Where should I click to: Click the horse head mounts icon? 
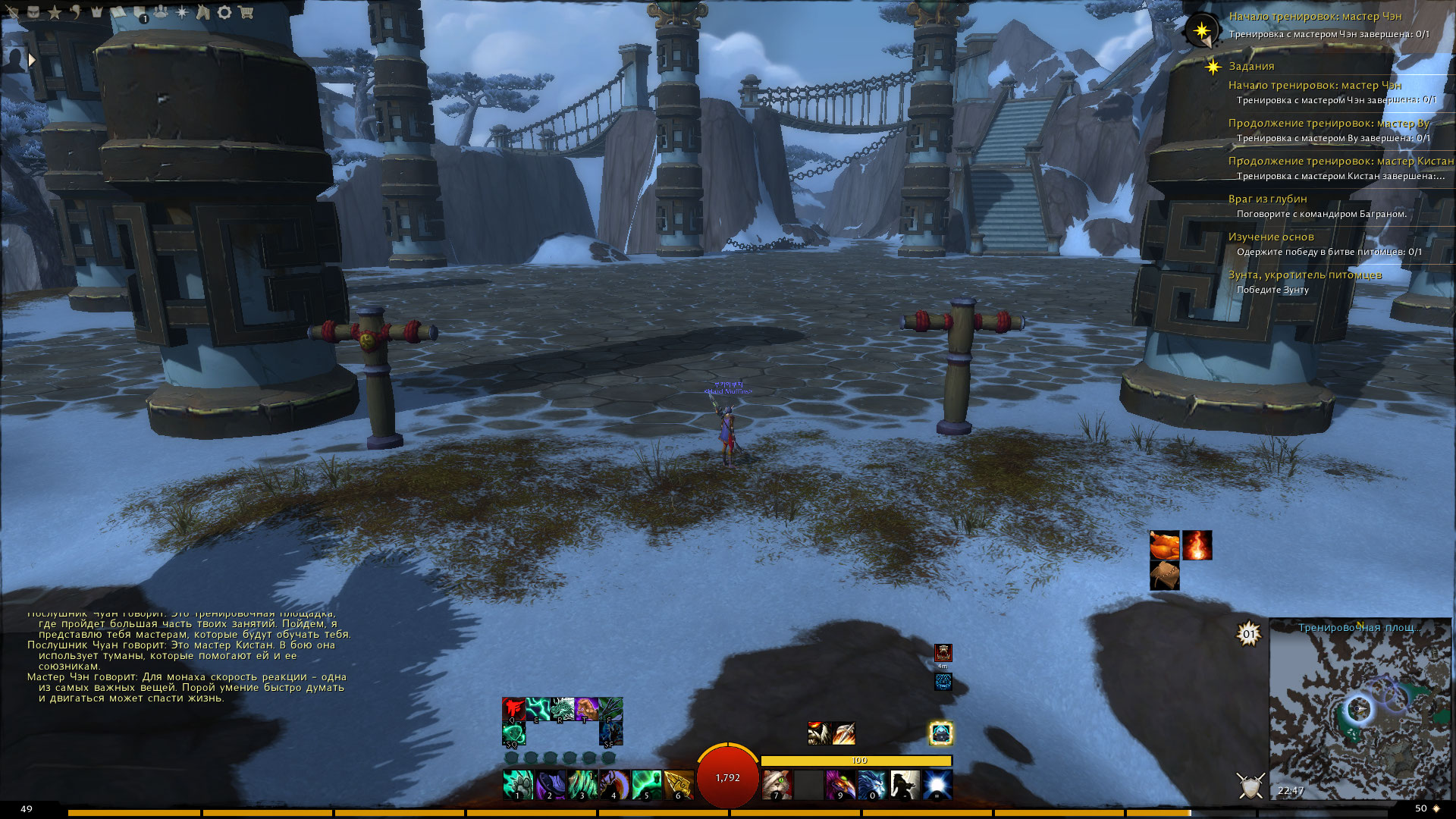click(202, 12)
